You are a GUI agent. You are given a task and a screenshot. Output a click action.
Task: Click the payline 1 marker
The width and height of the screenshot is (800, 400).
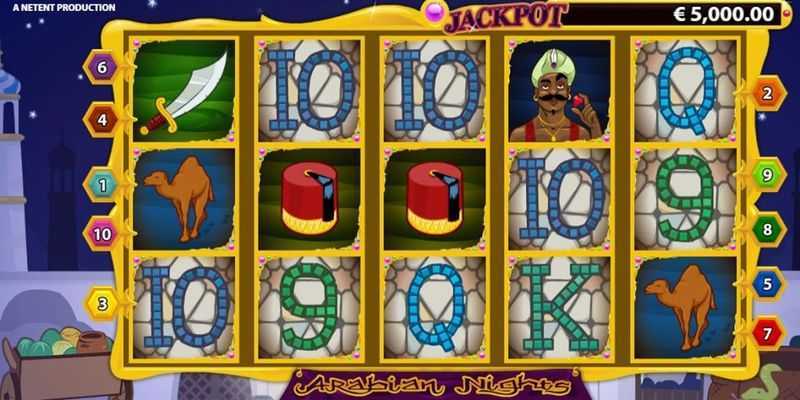click(101, 184)
